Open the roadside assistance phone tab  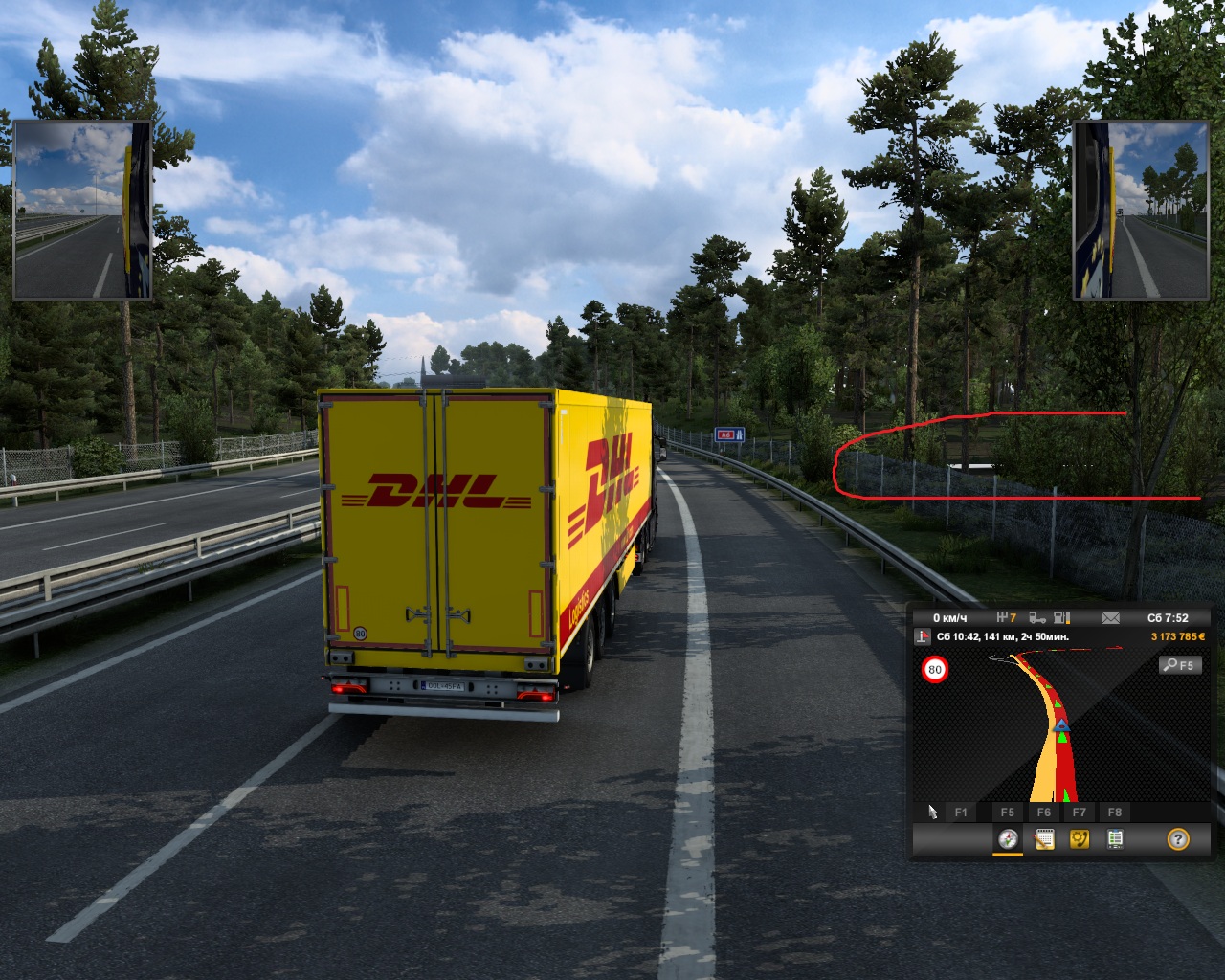[1080, 839]
